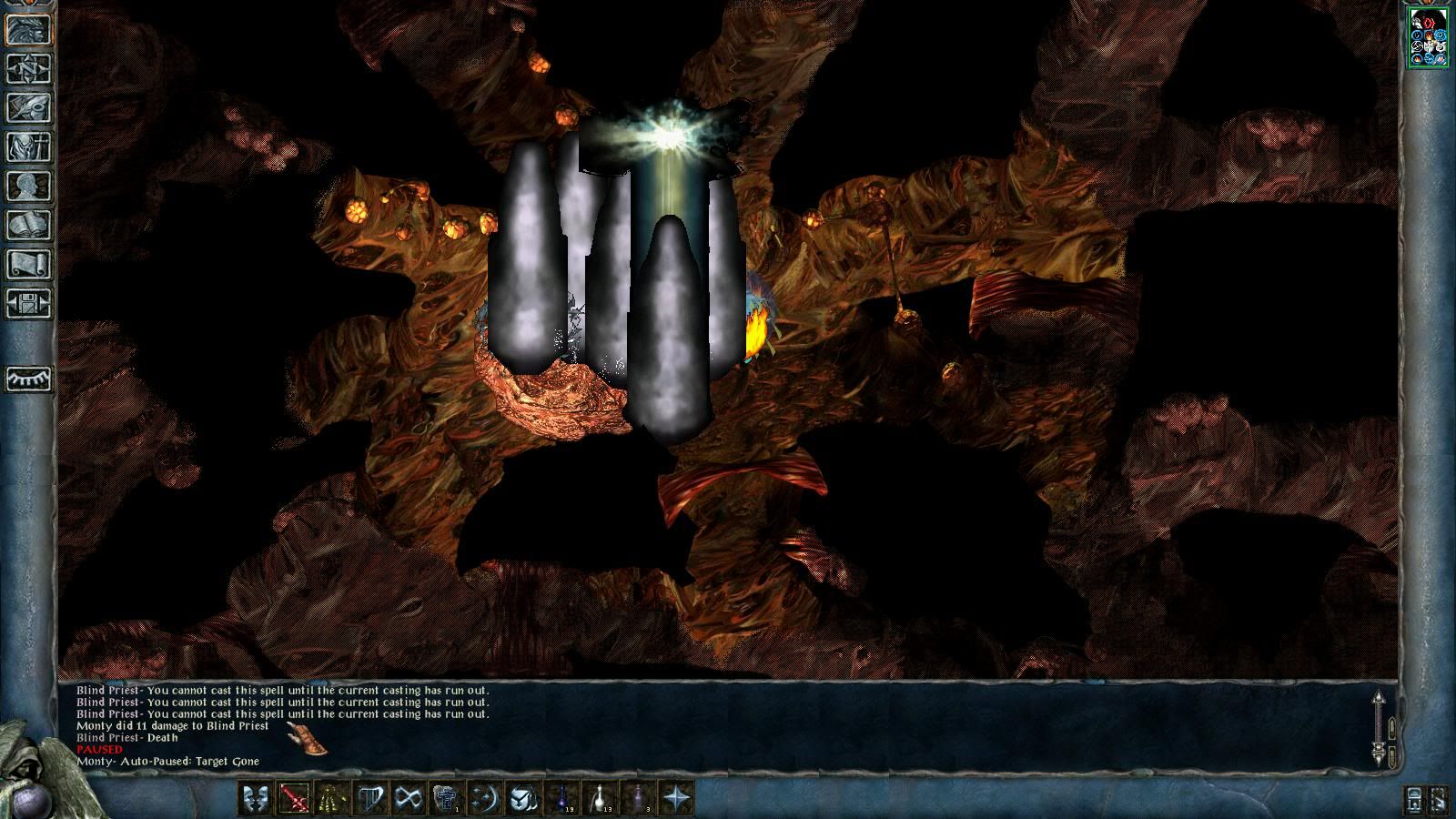Open the scroll options button

coord(29,264)
